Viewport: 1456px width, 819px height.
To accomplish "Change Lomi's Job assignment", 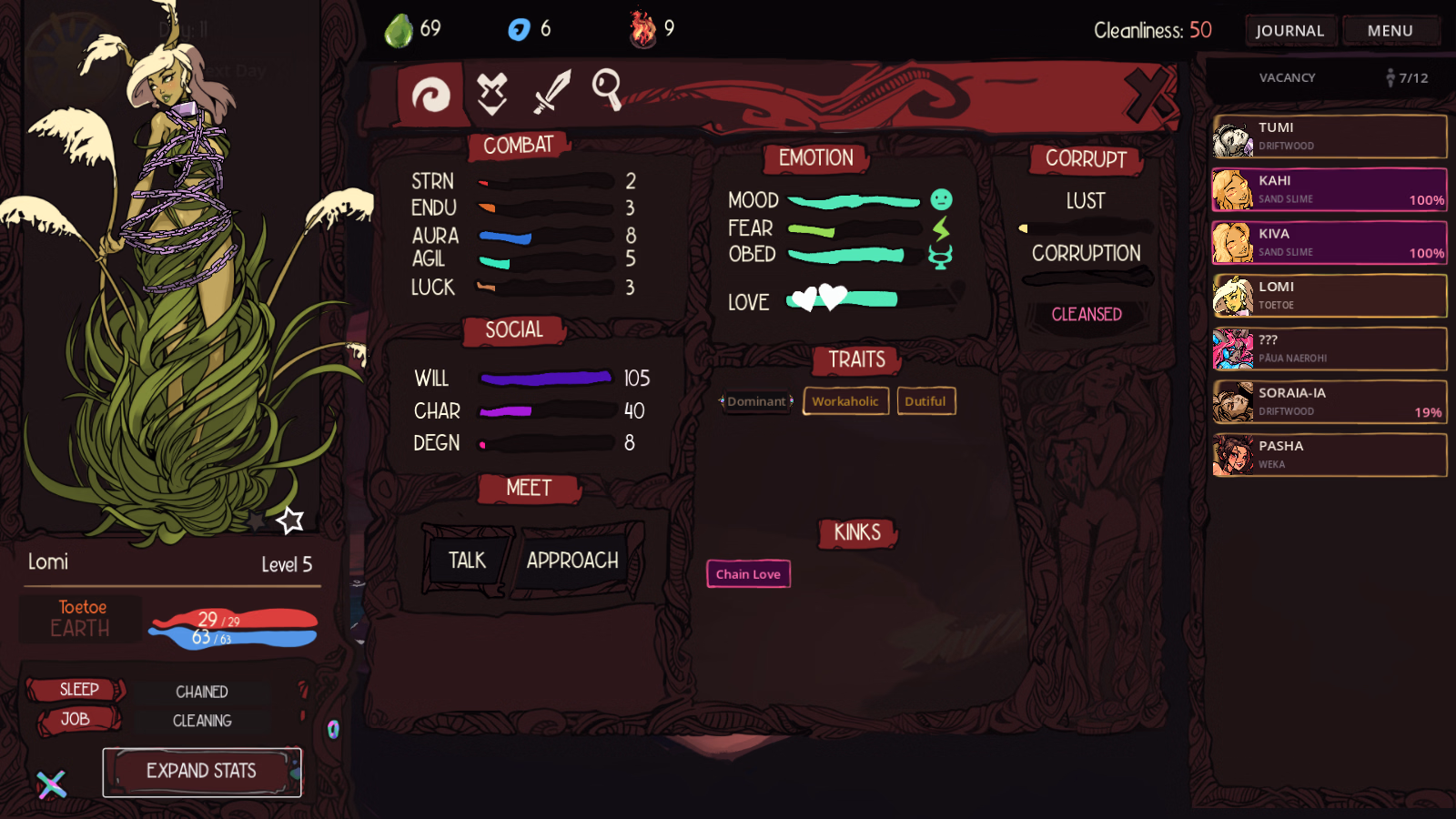I will (x=76, y=720).
